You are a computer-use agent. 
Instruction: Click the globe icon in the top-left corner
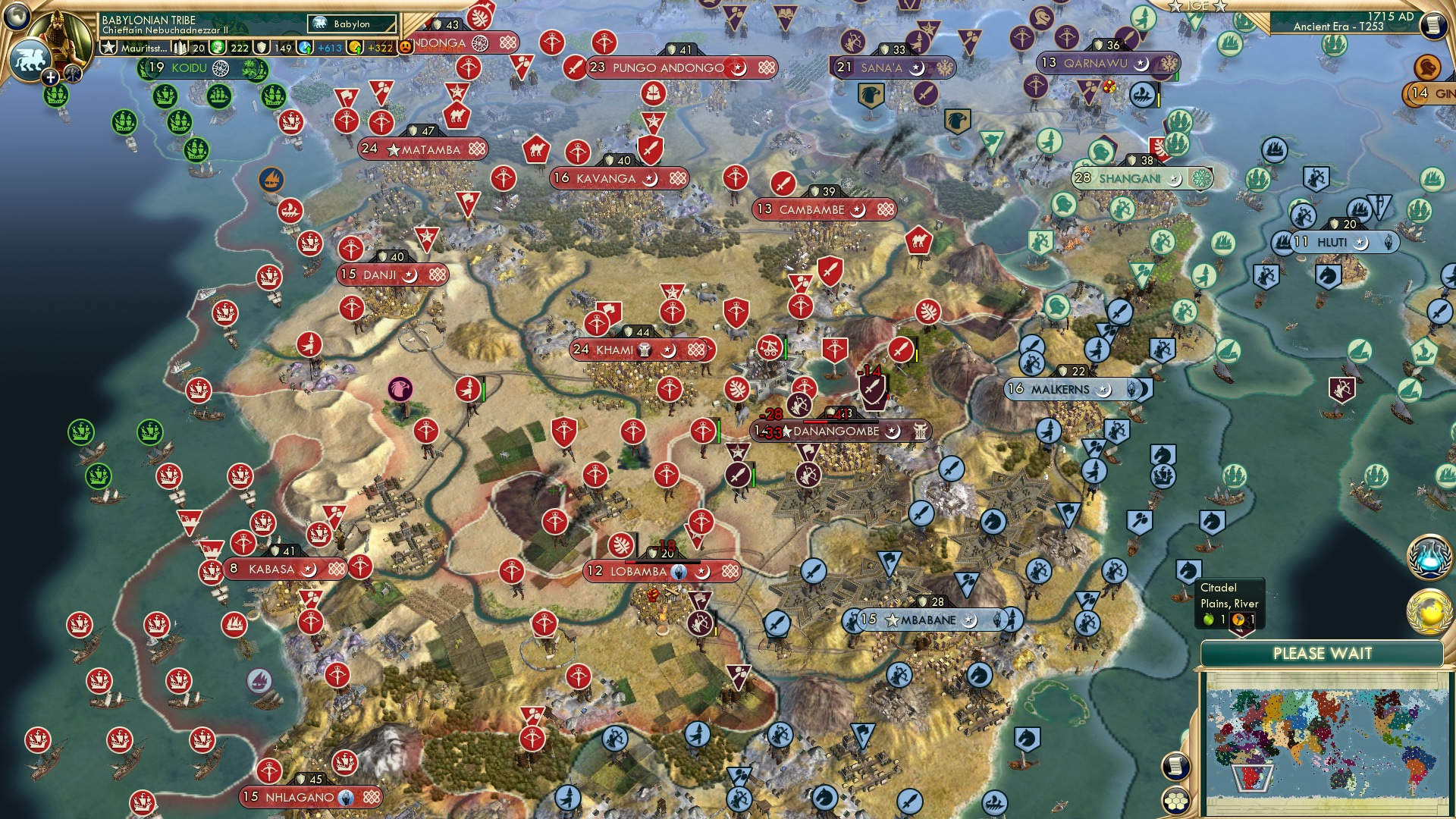17,18
